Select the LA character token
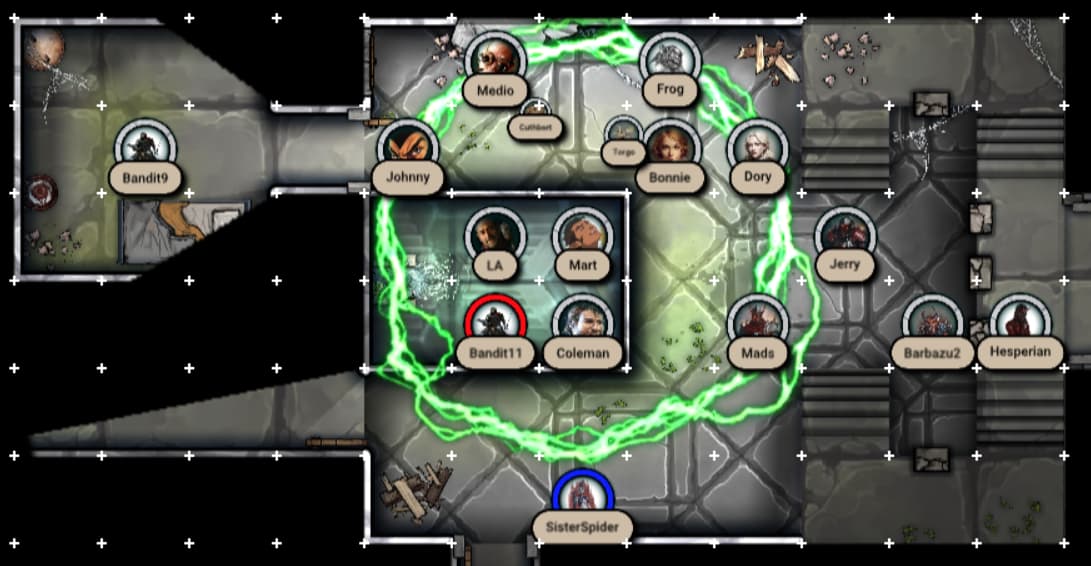The image size is (1091, 566). (495, 236)
